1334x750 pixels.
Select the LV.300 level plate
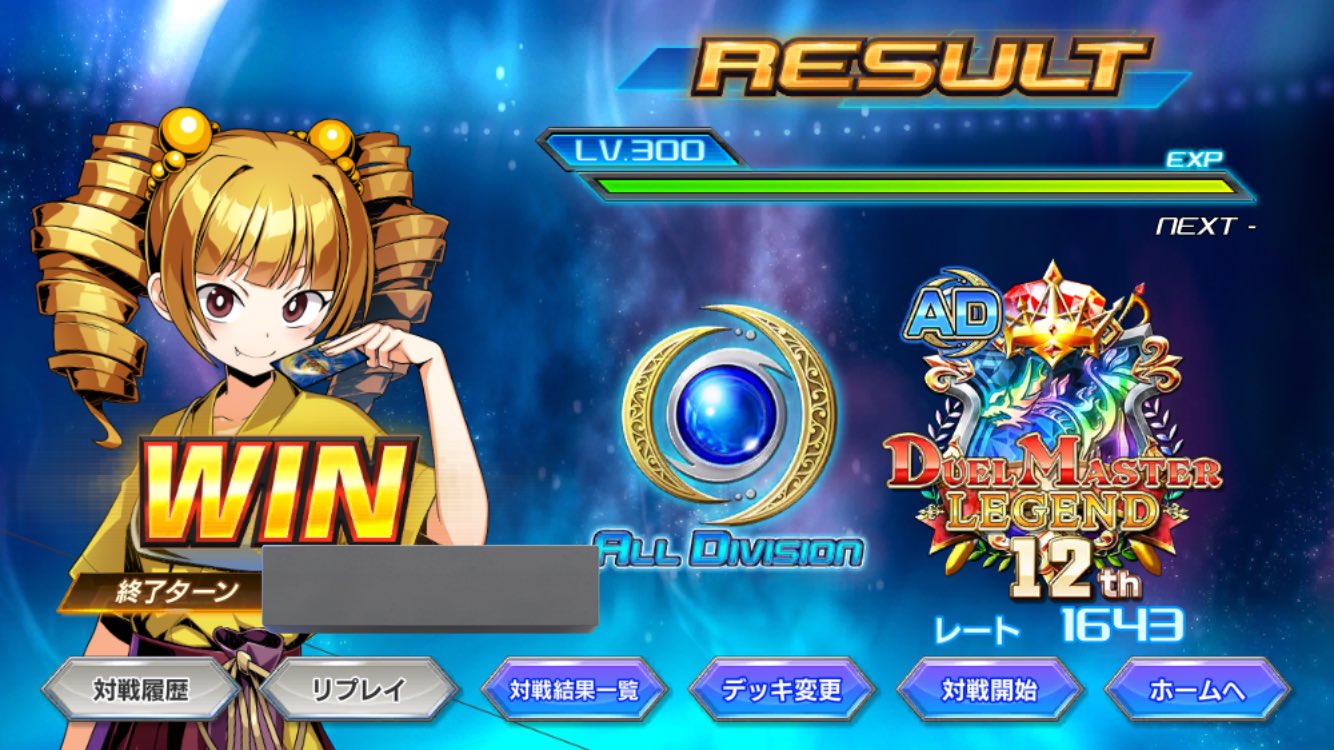coord(640,150)
